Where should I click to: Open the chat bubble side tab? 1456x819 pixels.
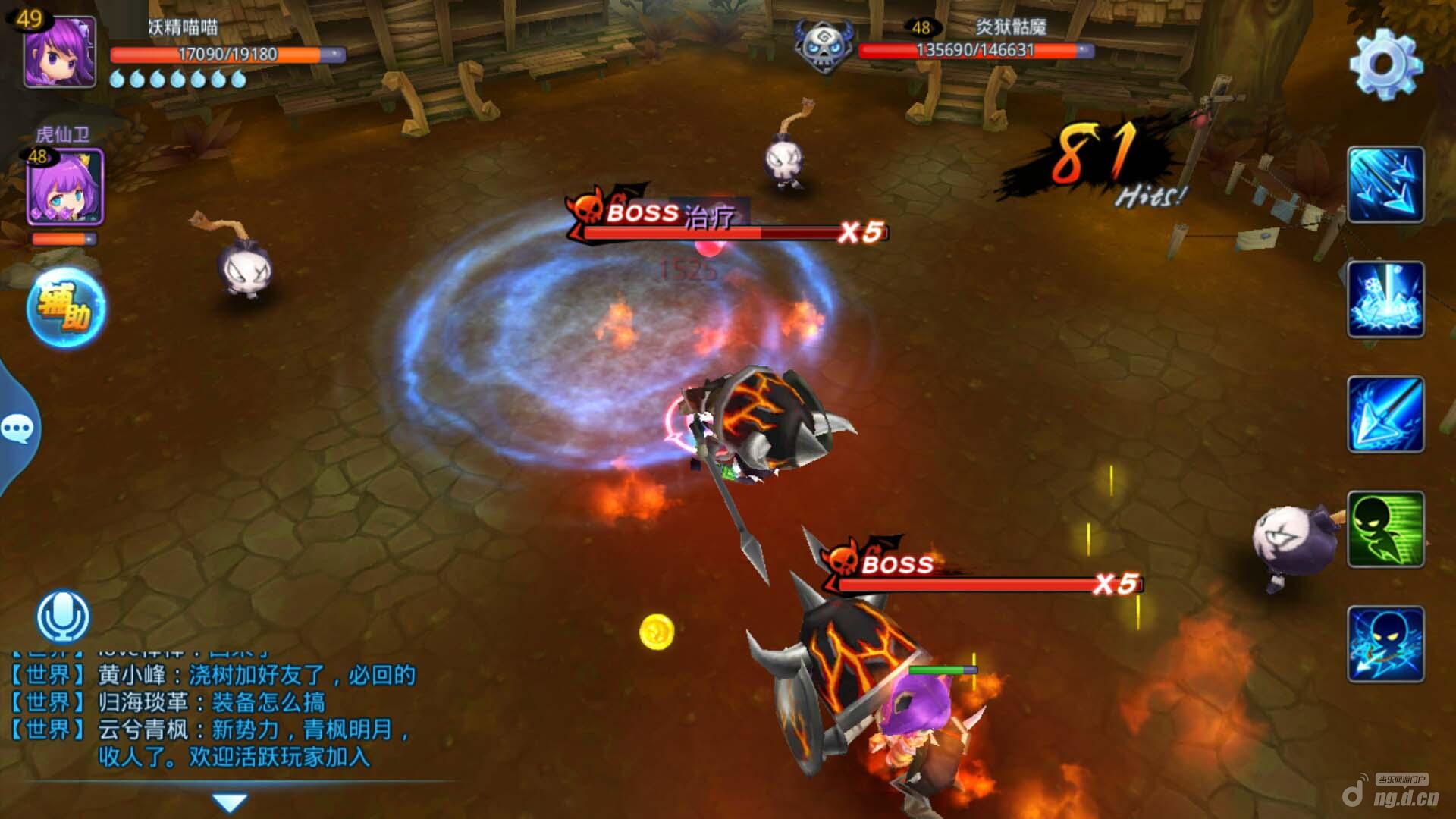(17, 429)
